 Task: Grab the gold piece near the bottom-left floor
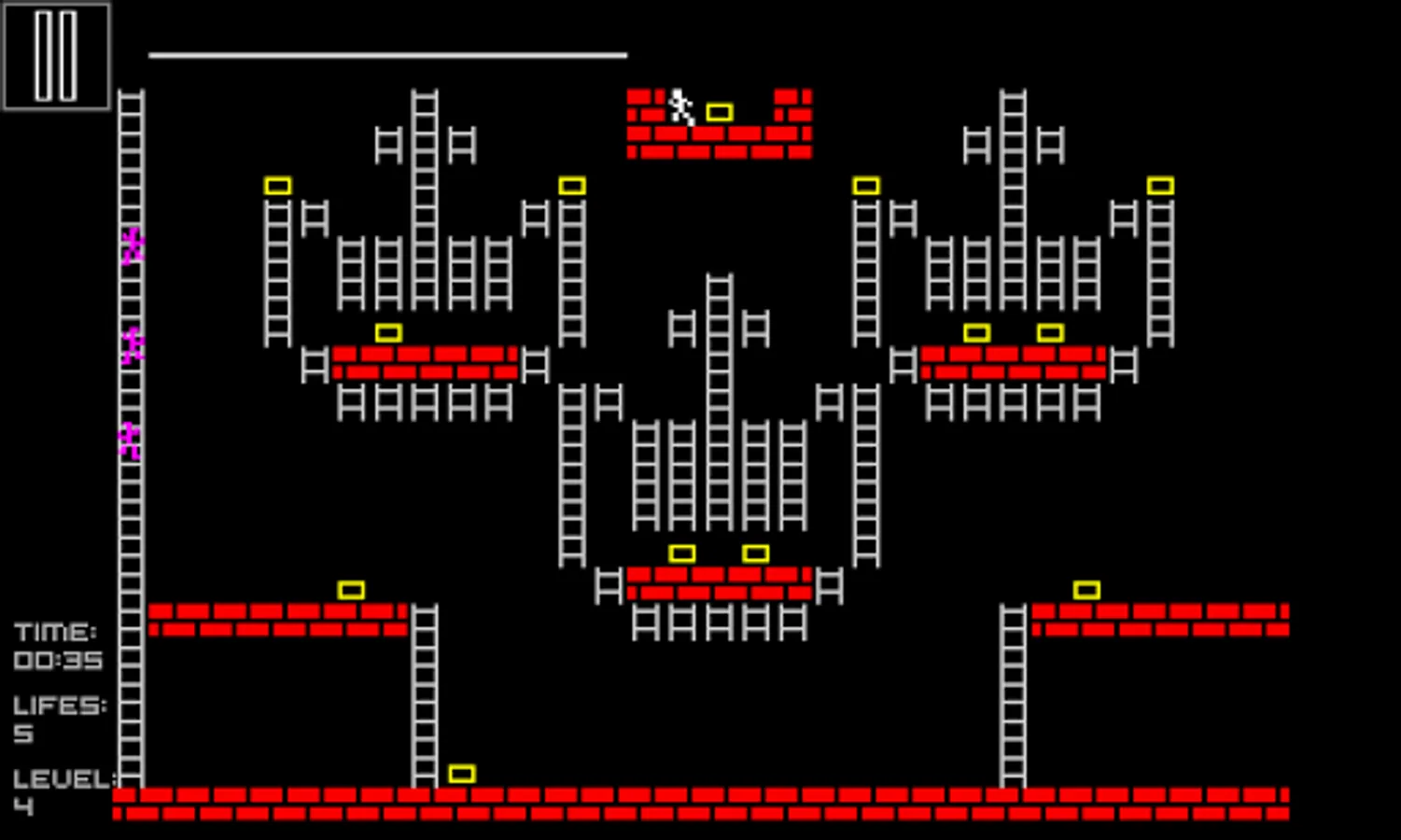tap(461, 772)
